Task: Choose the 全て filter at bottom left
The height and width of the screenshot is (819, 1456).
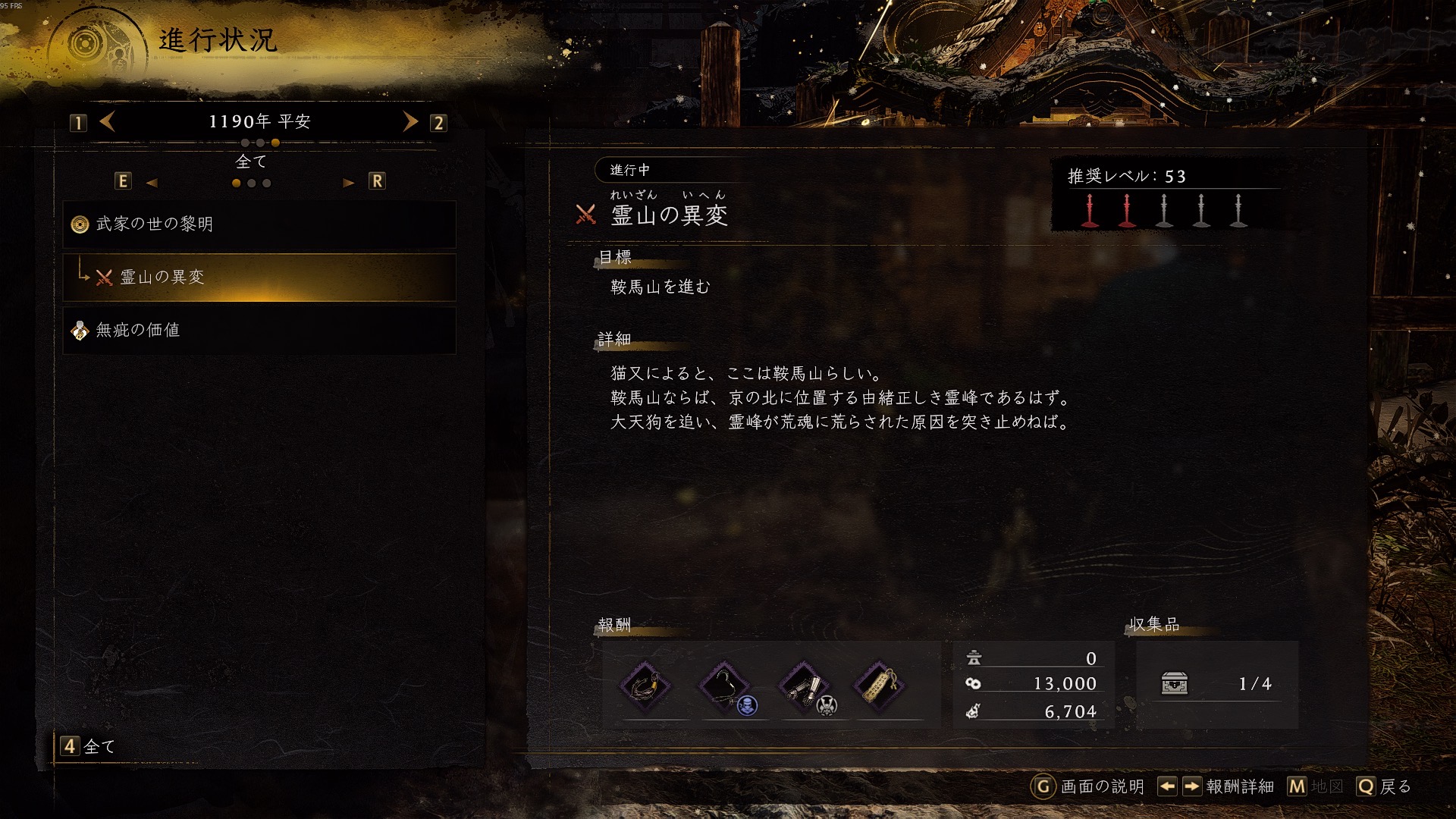Action: point(88,746)
